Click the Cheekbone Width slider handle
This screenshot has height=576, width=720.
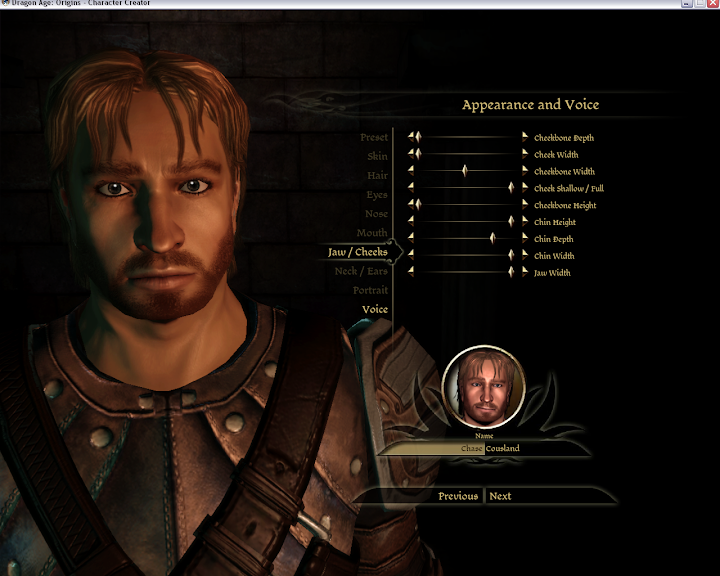click(x=465, y=171)
